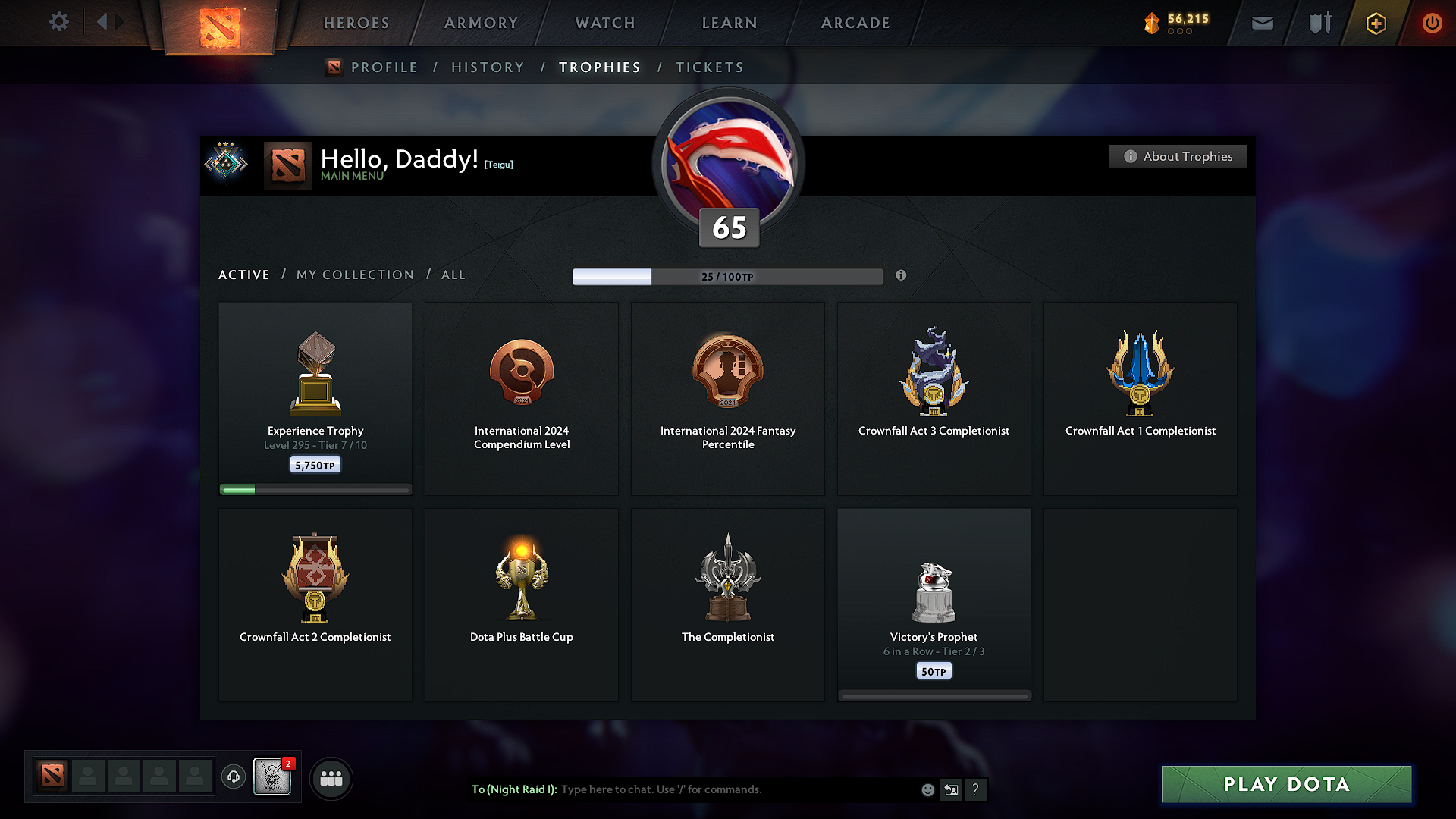Screen dimensions: 1456x819
Task: Open the ARCADE menu
Action: tap(855, 23)
